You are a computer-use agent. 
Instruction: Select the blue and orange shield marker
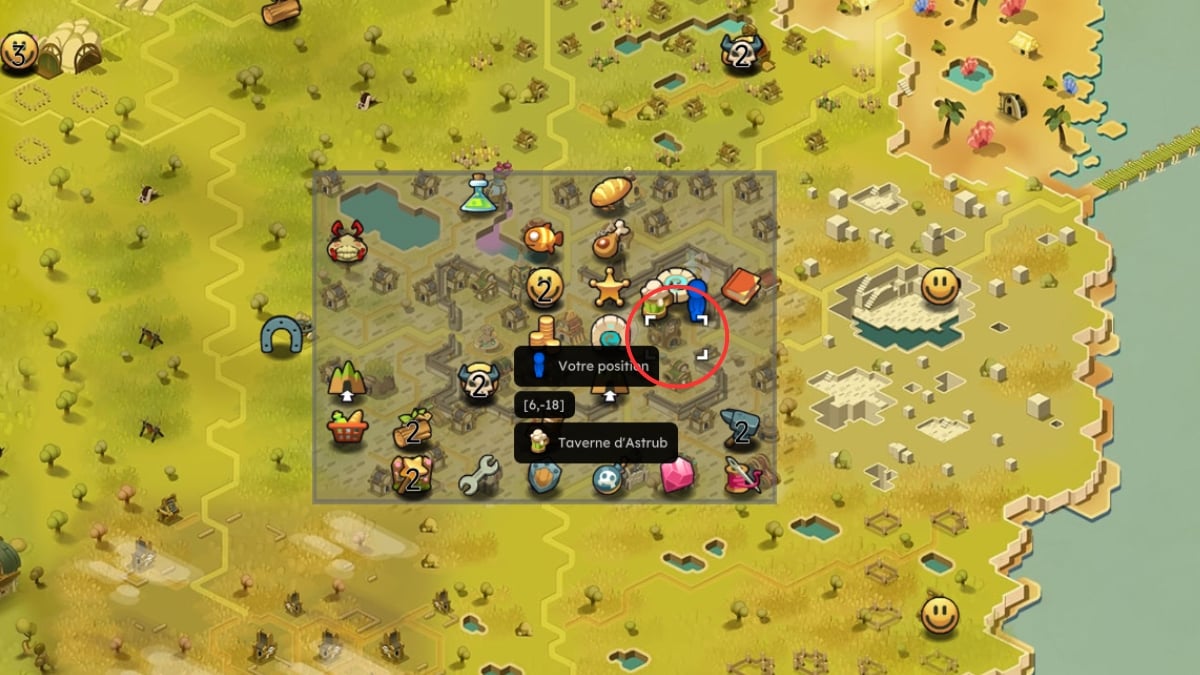(543, 477)
